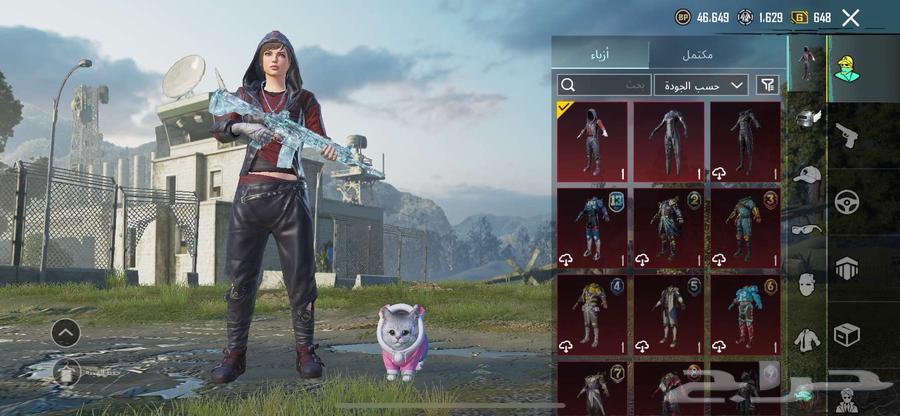Select the equipped red hooded outfit
900x416 pixels.
pyautogui.click(x=592, y=141)
